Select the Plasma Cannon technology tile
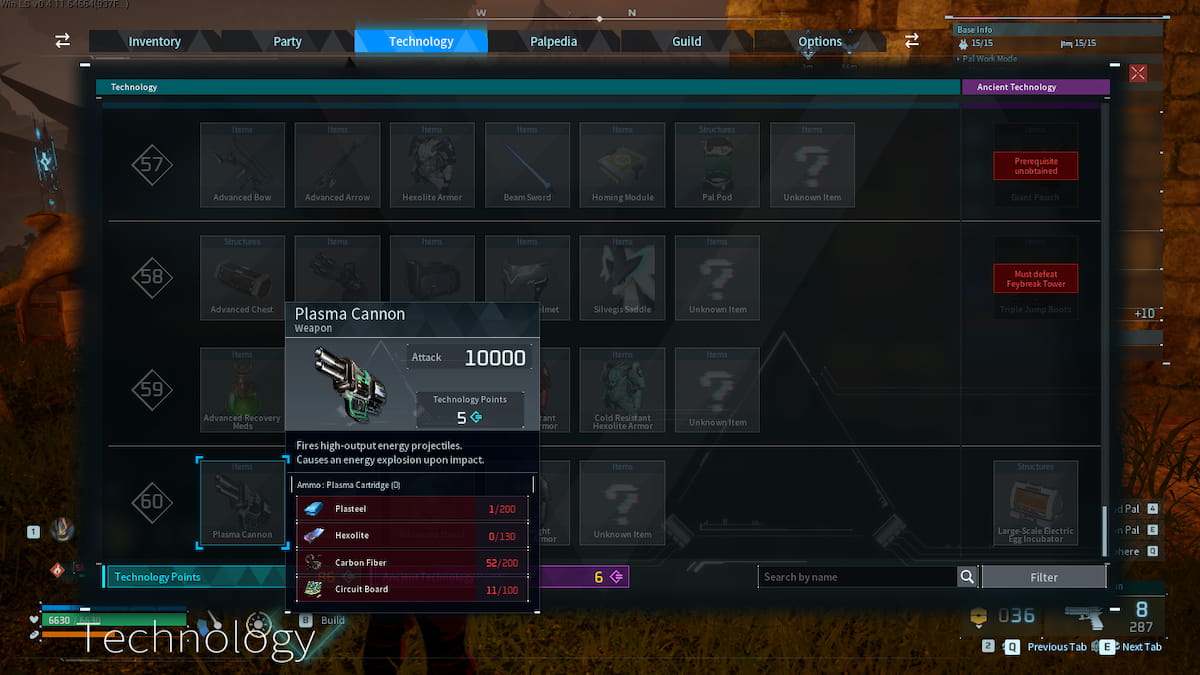This screenshot has height=675, width=1200. click(x=242, y=502)
